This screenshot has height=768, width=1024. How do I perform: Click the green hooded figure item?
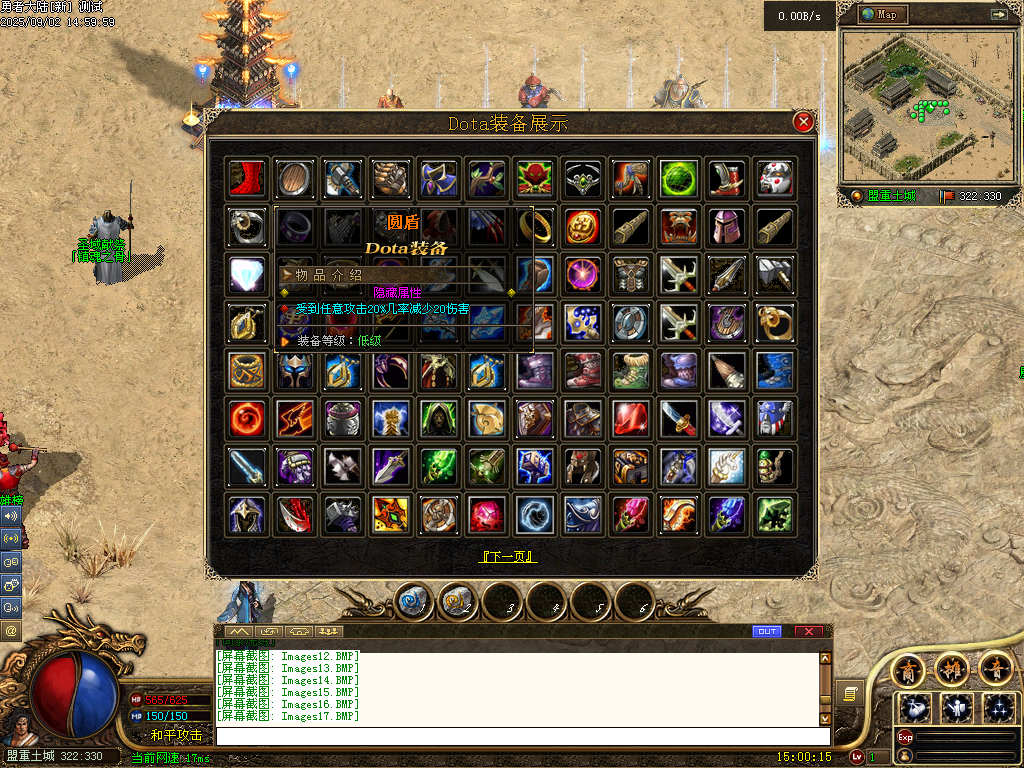[x=438, y=418]
